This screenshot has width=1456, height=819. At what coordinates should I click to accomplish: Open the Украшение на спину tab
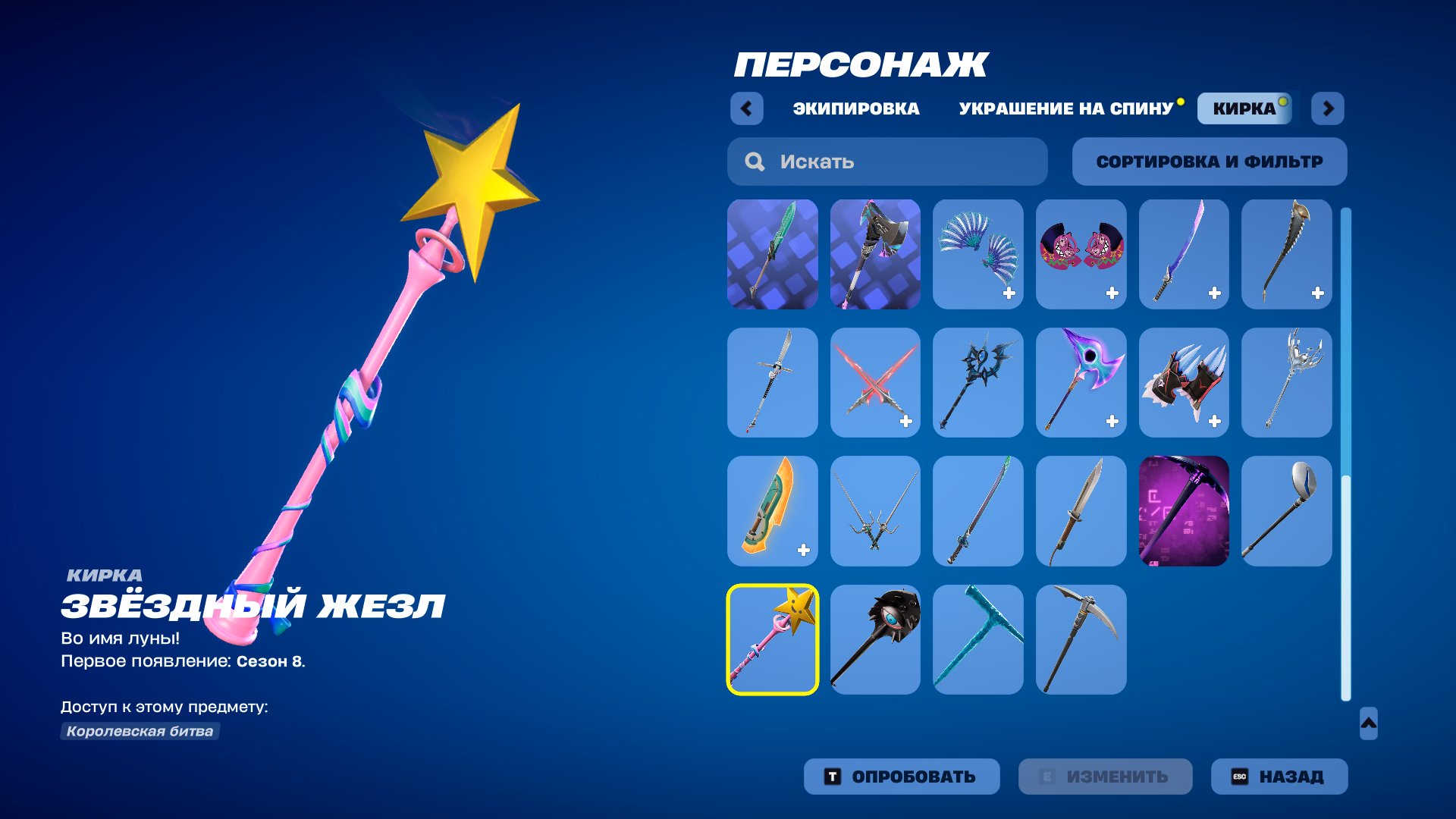1065,108
